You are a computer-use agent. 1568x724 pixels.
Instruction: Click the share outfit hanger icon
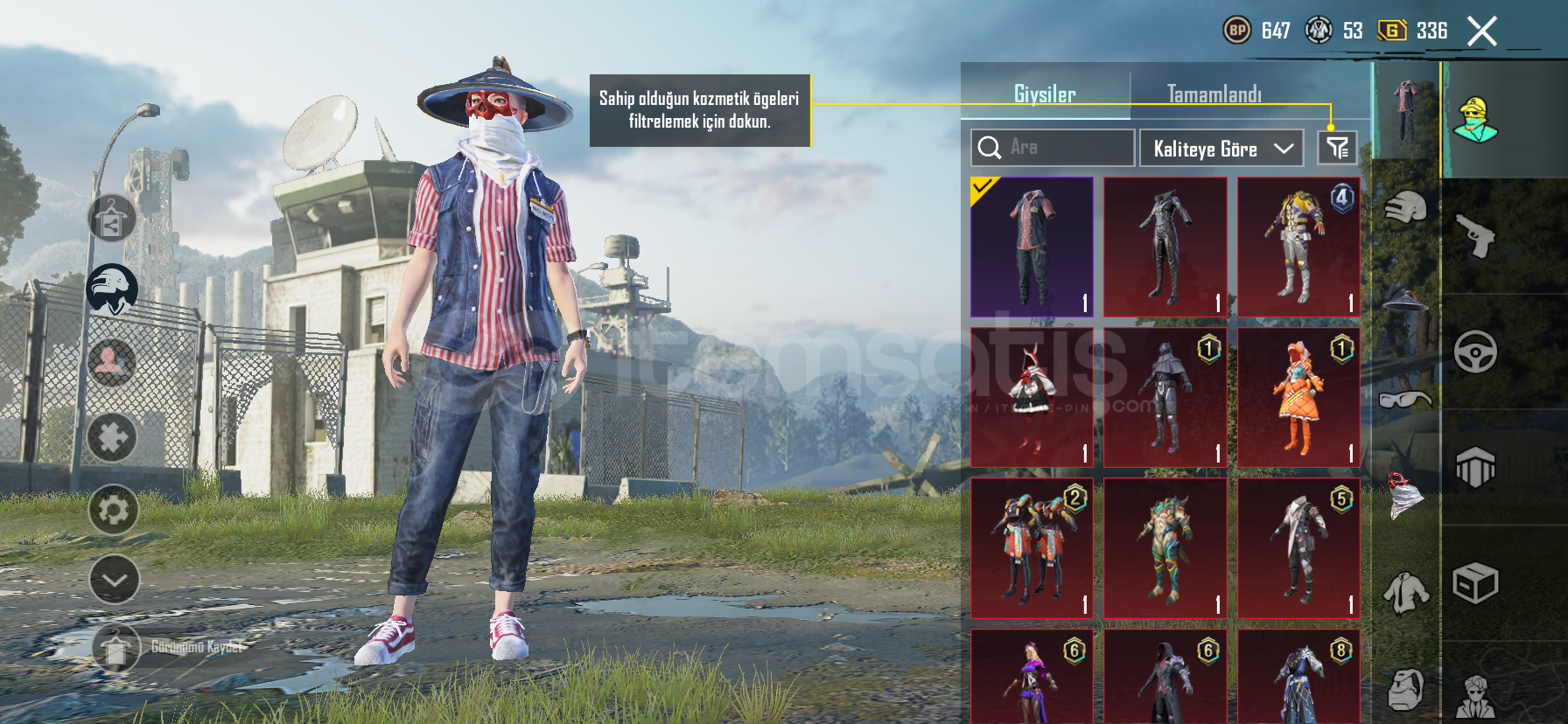(112, 219)
